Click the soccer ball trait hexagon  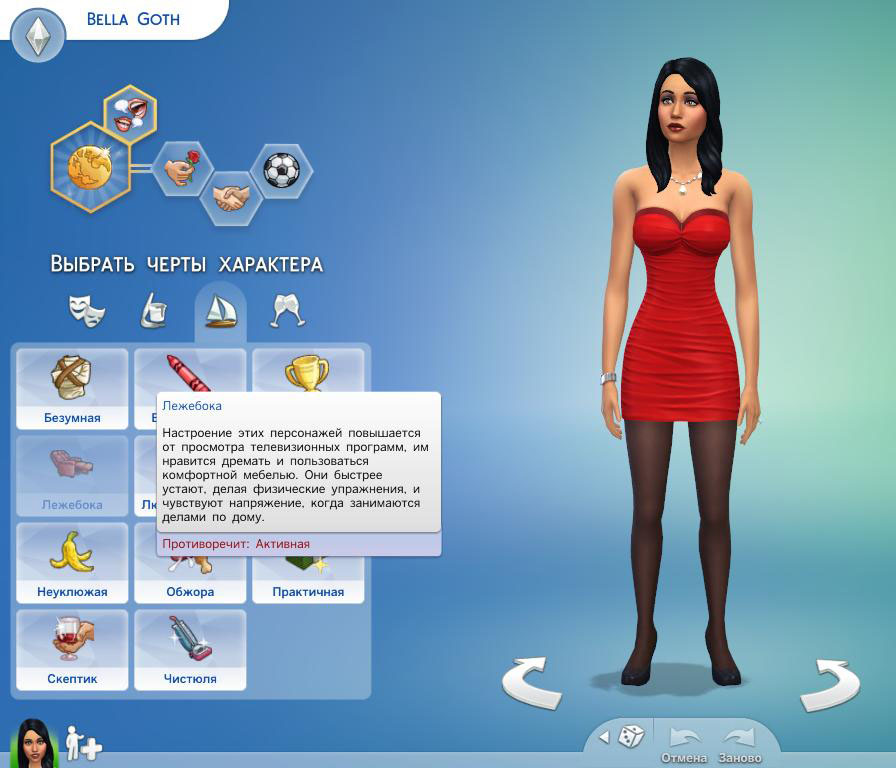(281, 169)
